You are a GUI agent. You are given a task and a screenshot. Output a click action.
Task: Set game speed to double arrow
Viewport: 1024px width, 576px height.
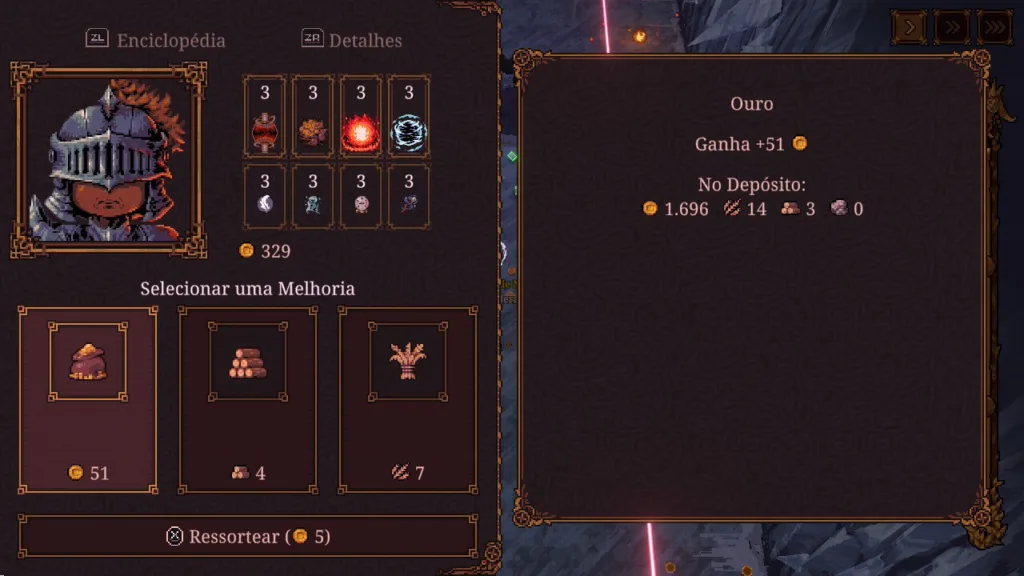tap(951, 27)
